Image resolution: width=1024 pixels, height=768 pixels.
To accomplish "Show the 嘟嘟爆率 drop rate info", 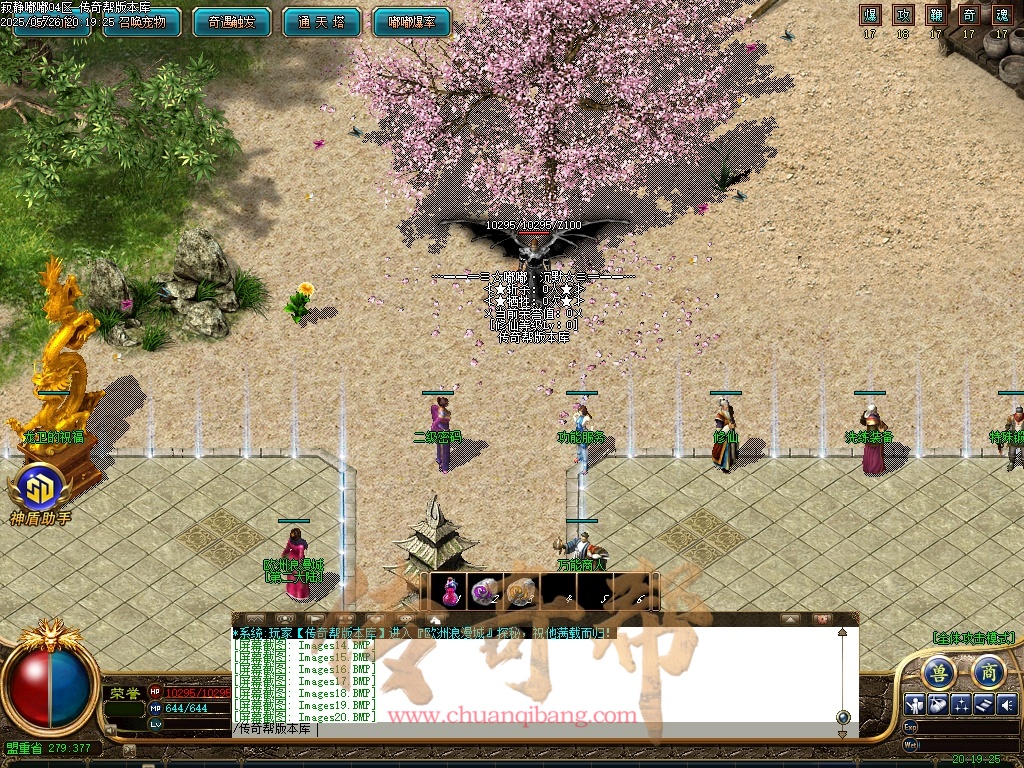I will 411,22.
